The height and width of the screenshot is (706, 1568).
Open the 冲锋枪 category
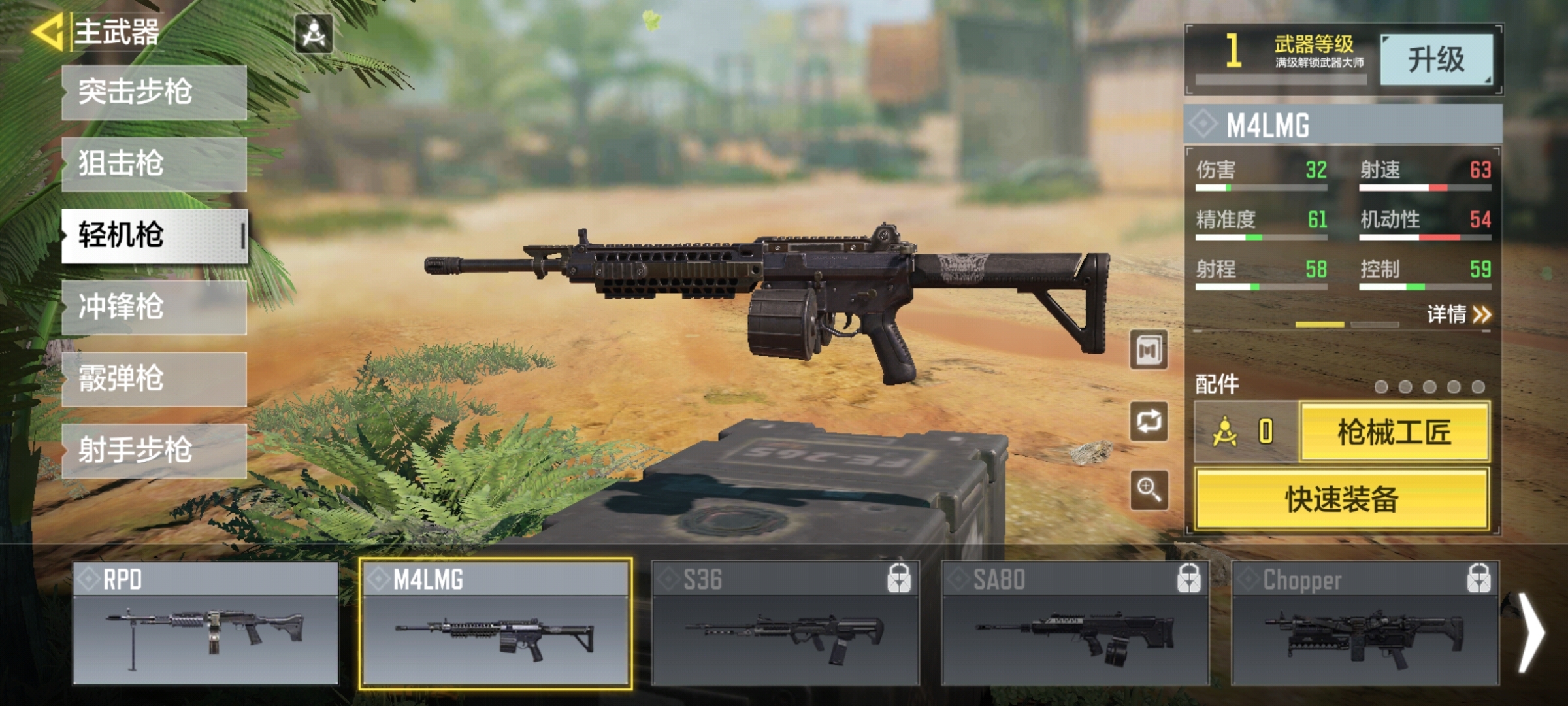coord(154,307)
